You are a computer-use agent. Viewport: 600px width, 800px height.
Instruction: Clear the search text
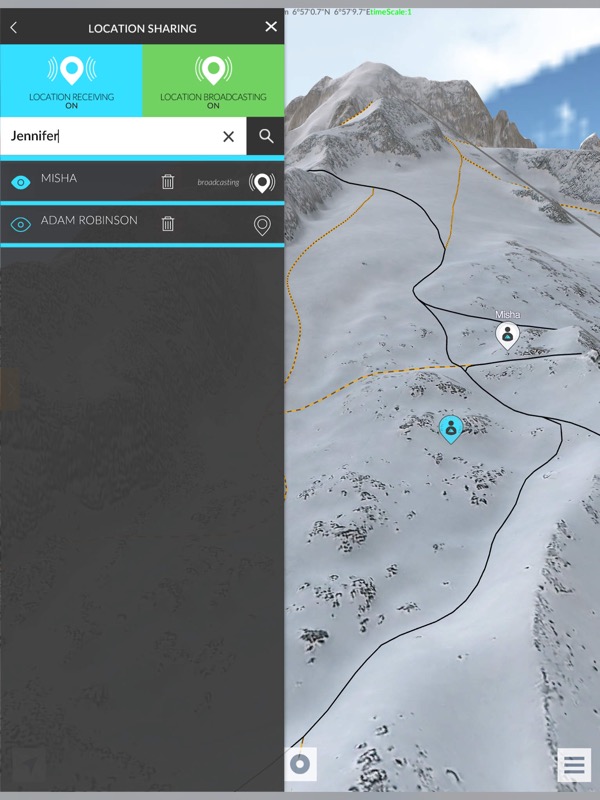[228, 136]
